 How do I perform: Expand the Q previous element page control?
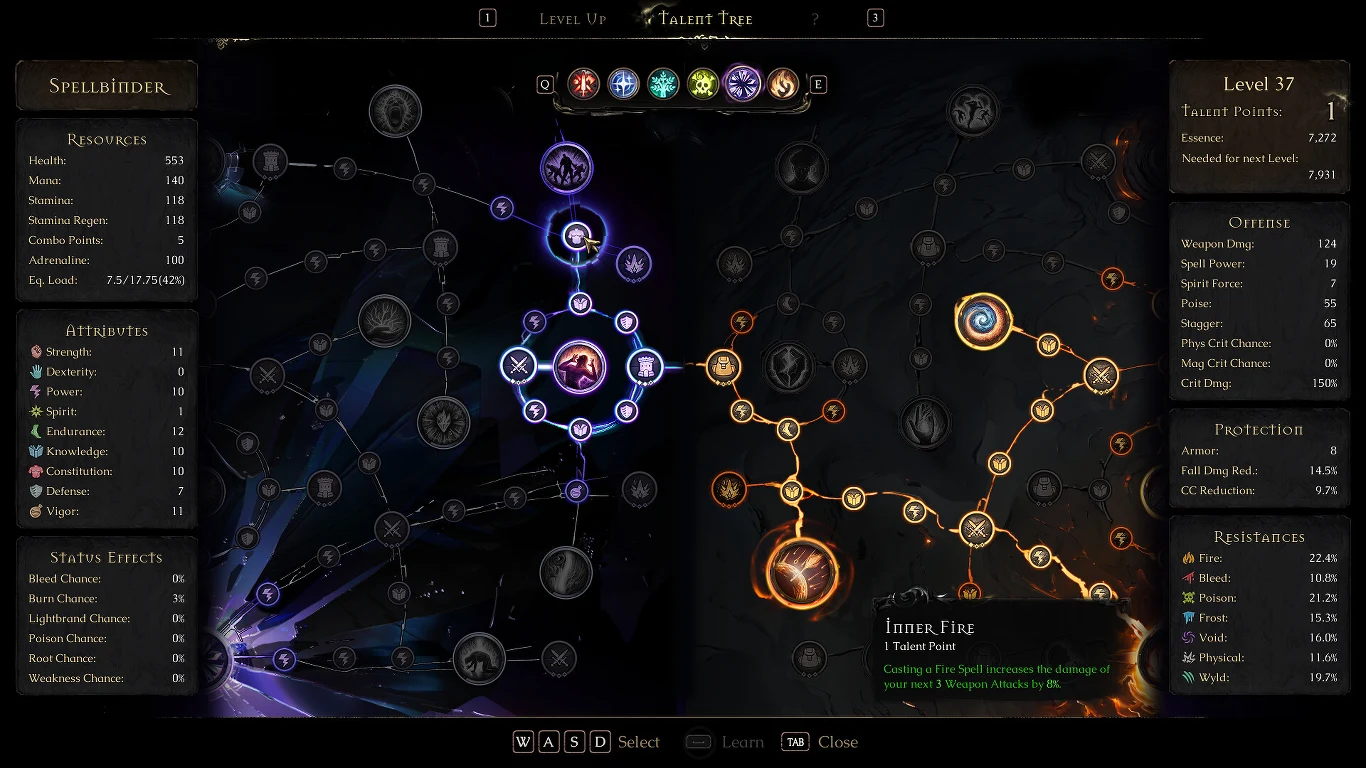pos(546,84)
